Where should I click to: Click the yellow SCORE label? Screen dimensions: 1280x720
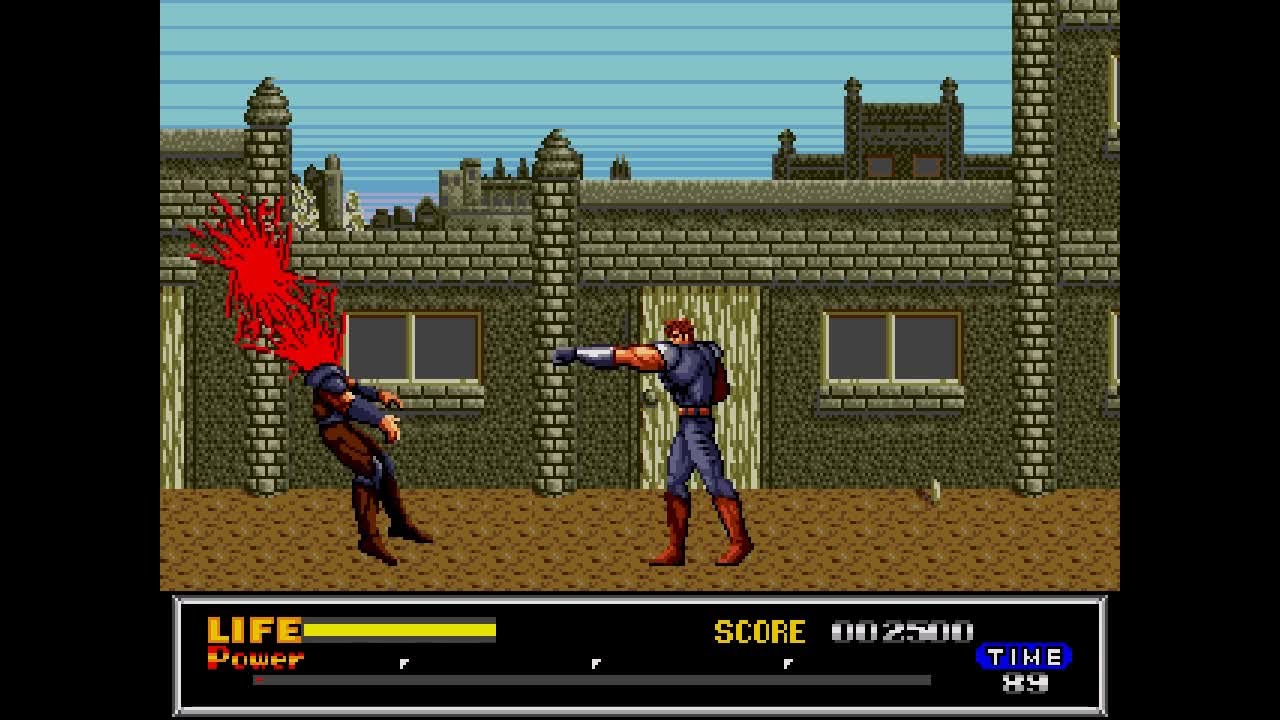point(758,632)
